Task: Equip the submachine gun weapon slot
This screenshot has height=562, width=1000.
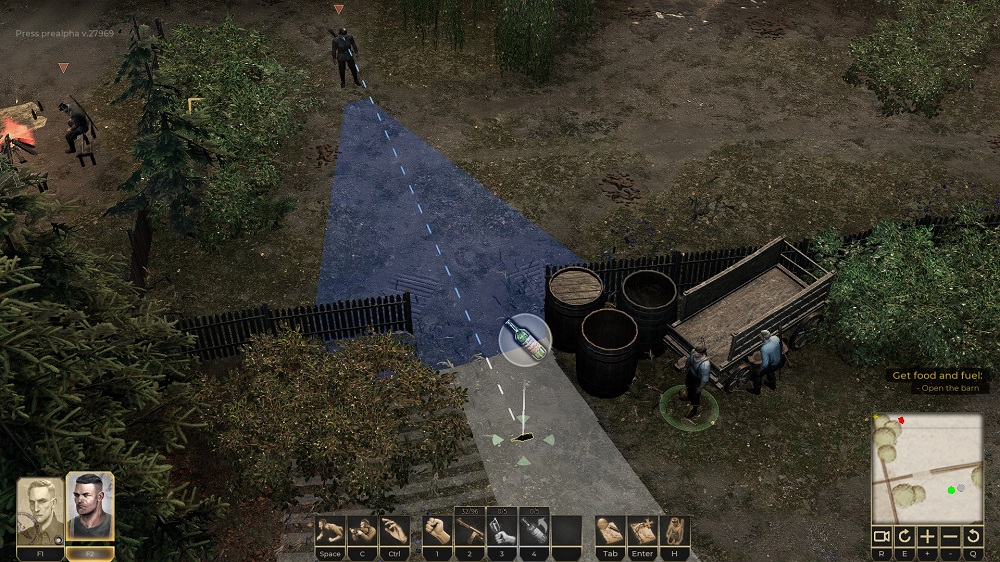Action: click(x=469, y=531)
